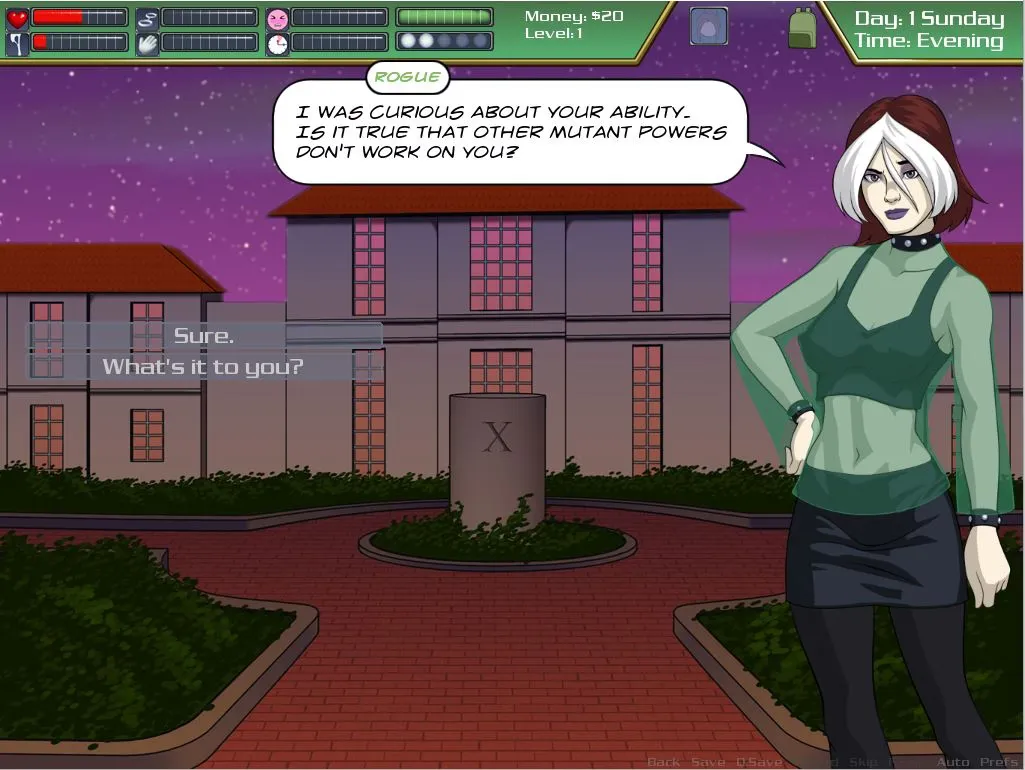This screenshot has height=770, width=1025.
Task: Select the "What's it to you?" response
Action: (204, 367)
